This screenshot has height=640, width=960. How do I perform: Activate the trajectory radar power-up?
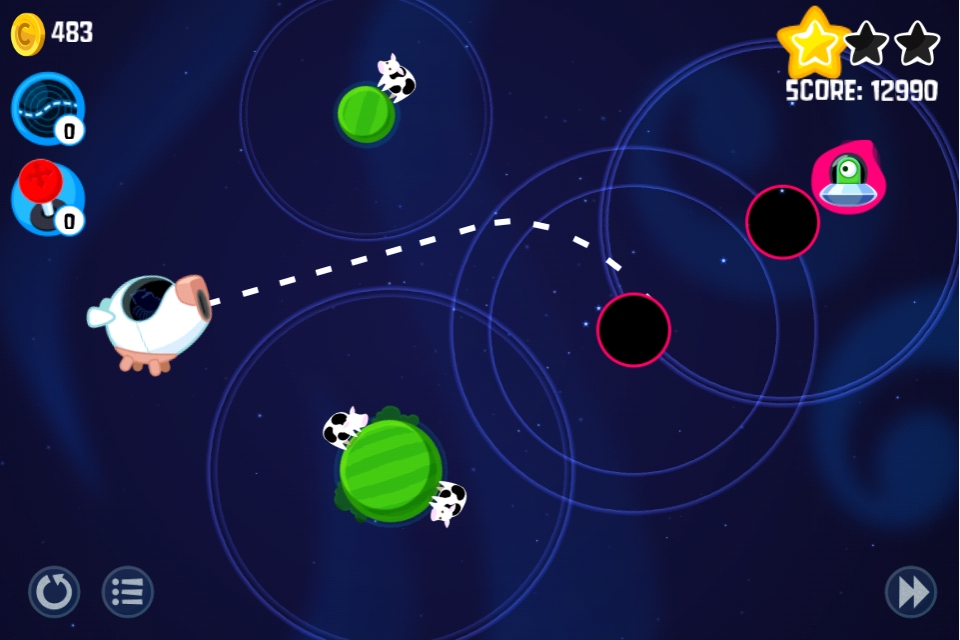point(47,108)
